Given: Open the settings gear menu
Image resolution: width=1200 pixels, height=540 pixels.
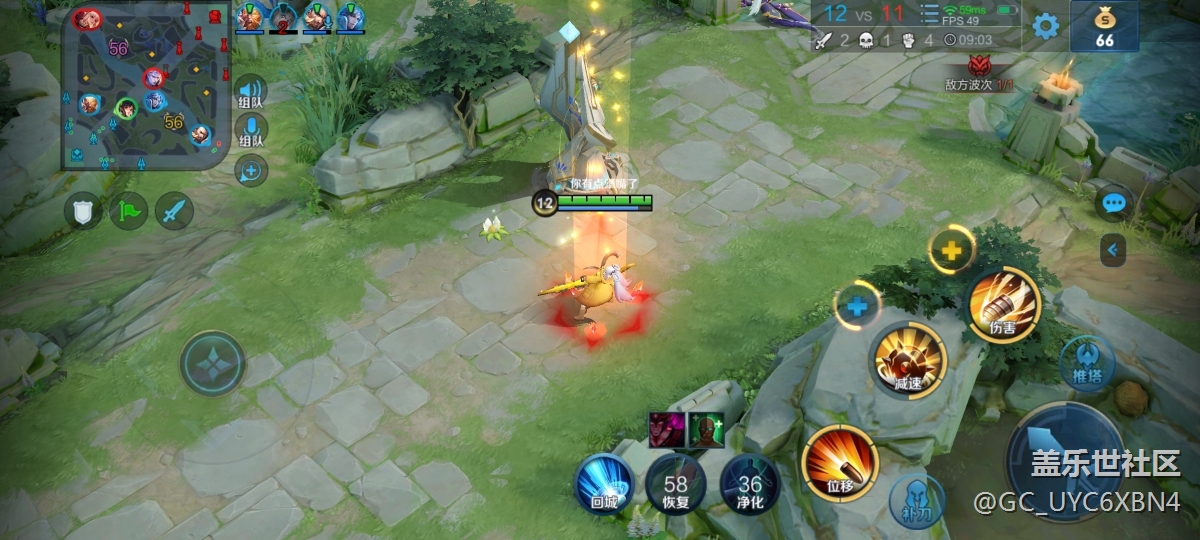Looking at the screenshot, I should [x=1045, y=26].
